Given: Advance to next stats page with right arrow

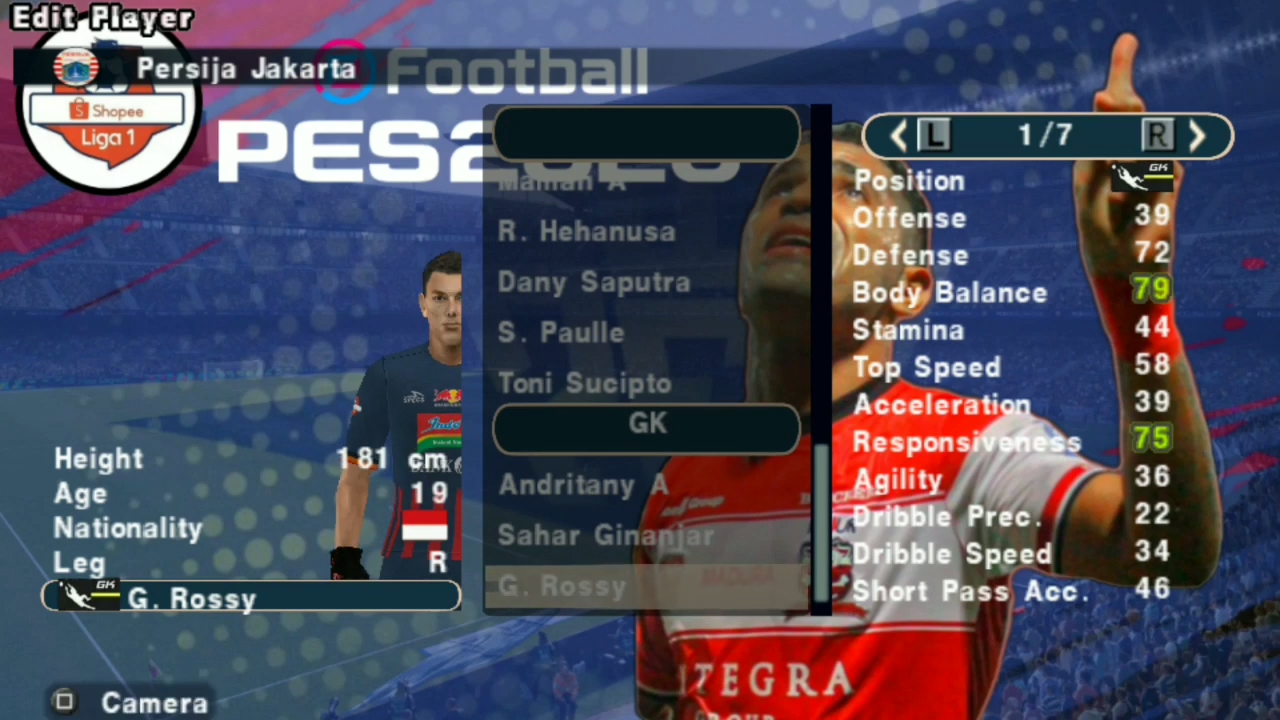Looking at the screenshot, I should pyautogui.click(x=1197, y=137).
